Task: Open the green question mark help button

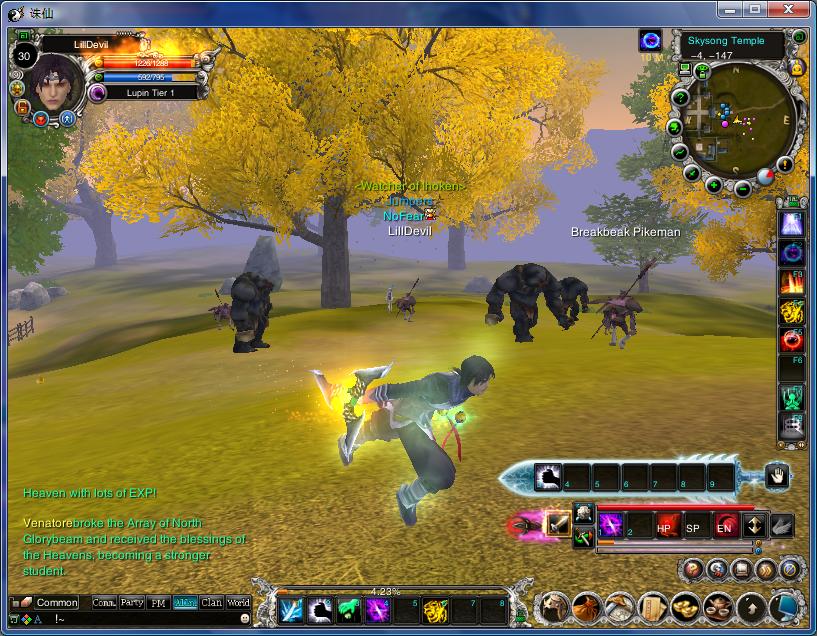Action: click(x=680, y=98)
